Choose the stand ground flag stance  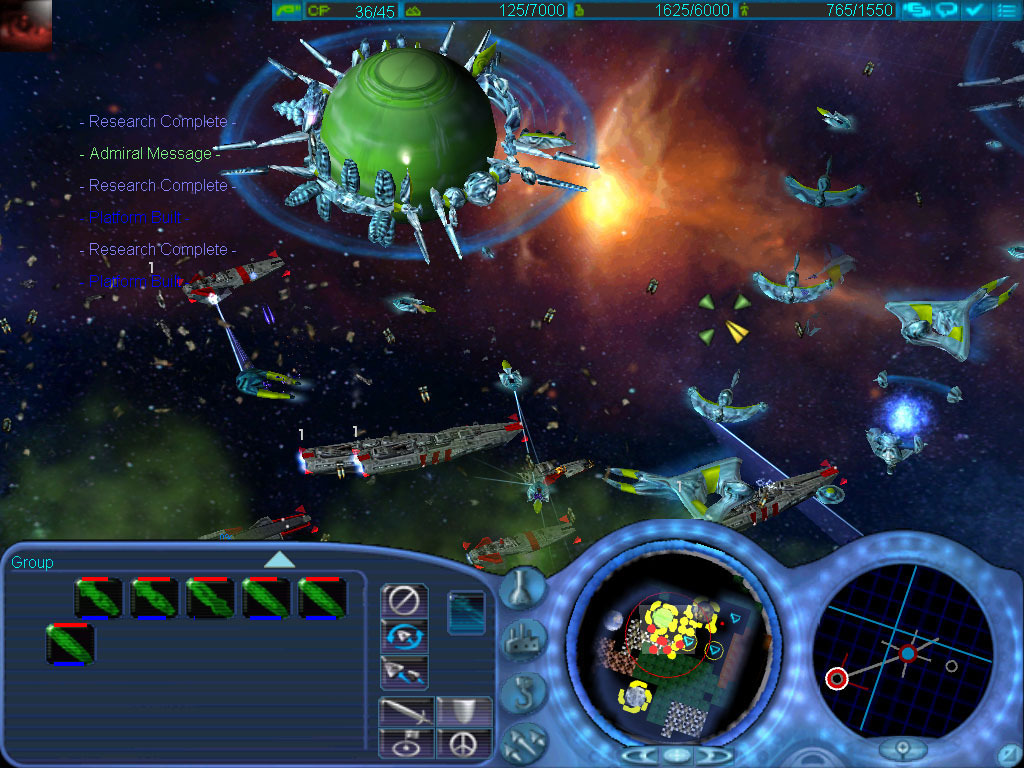pos(406,743)
